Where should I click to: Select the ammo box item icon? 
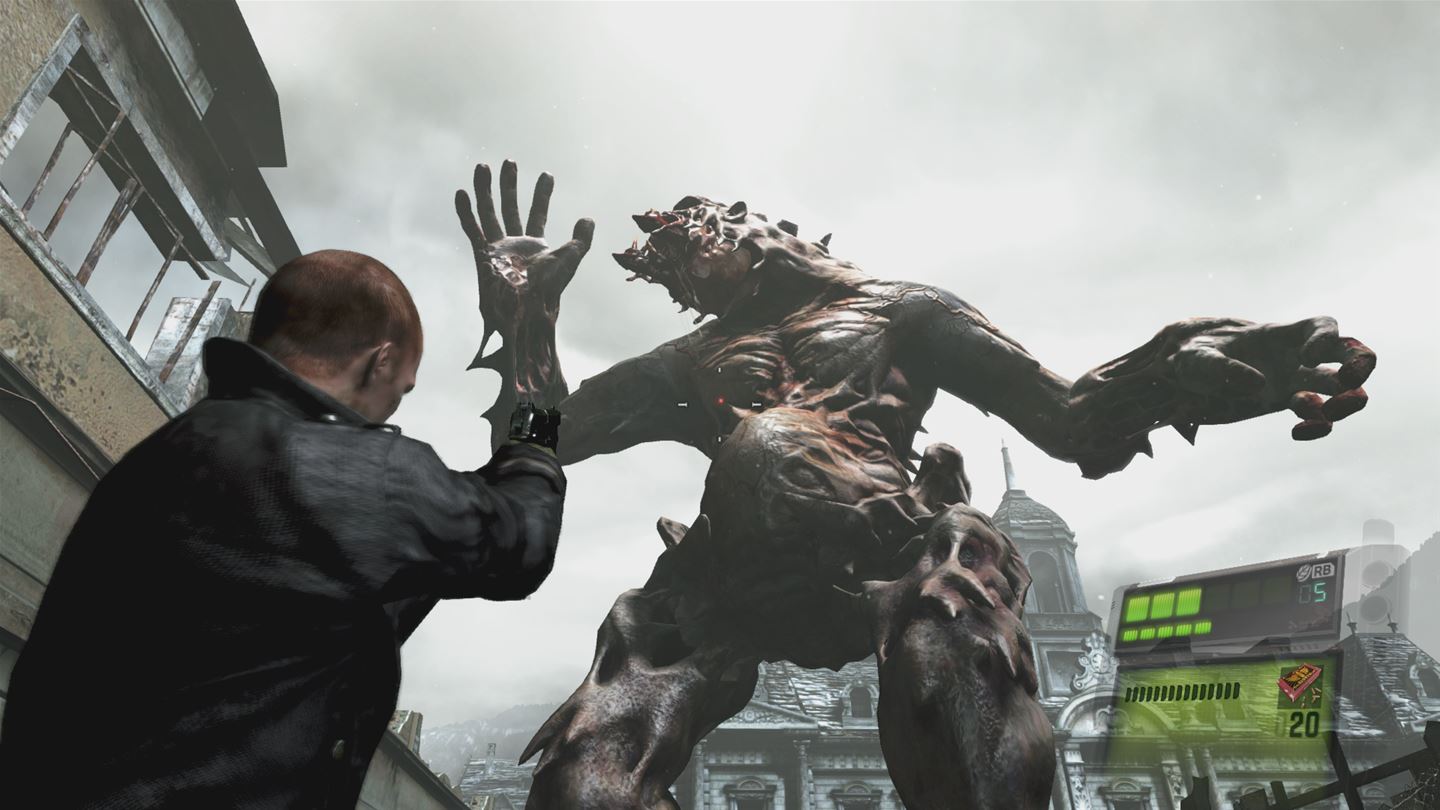[x=1301, y=684]
